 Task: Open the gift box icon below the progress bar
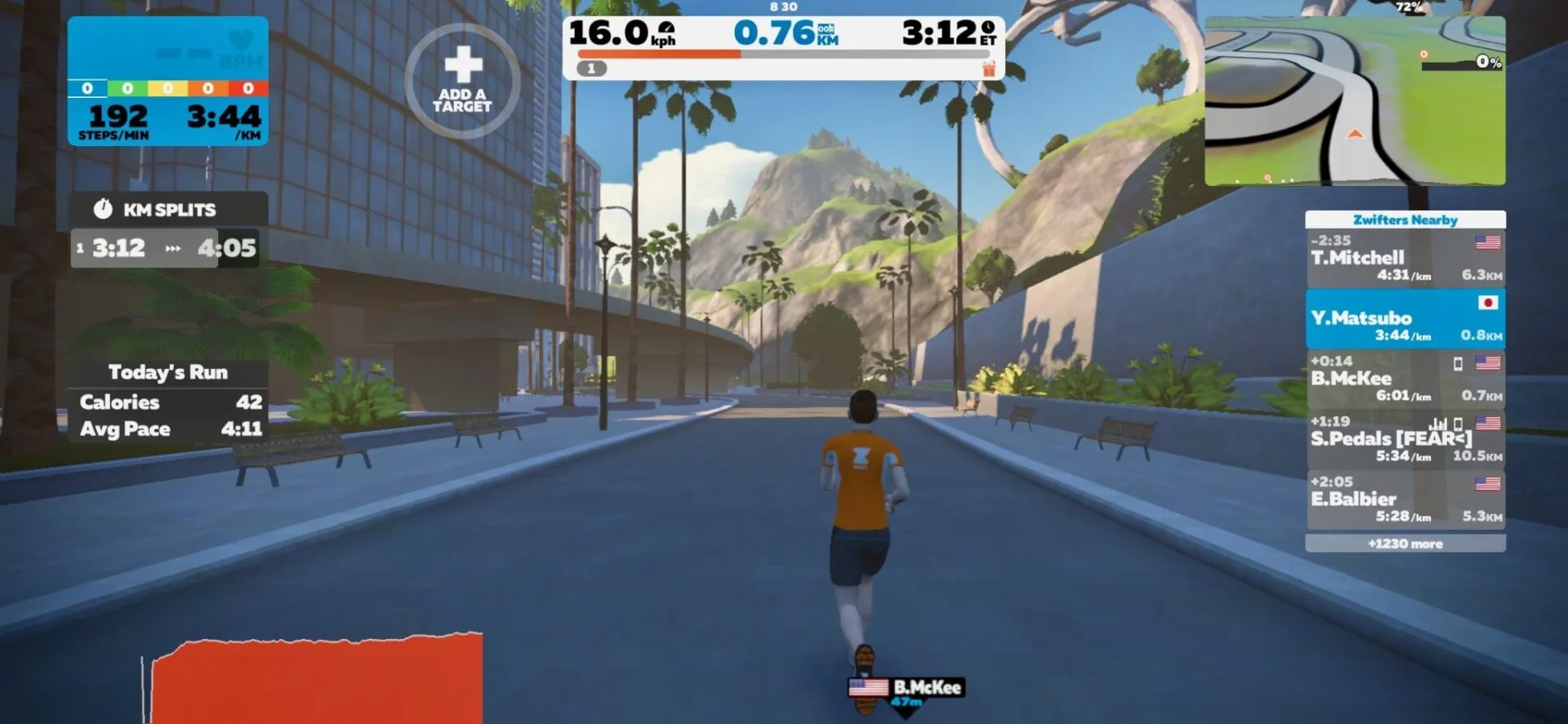(x=988, y=69)
